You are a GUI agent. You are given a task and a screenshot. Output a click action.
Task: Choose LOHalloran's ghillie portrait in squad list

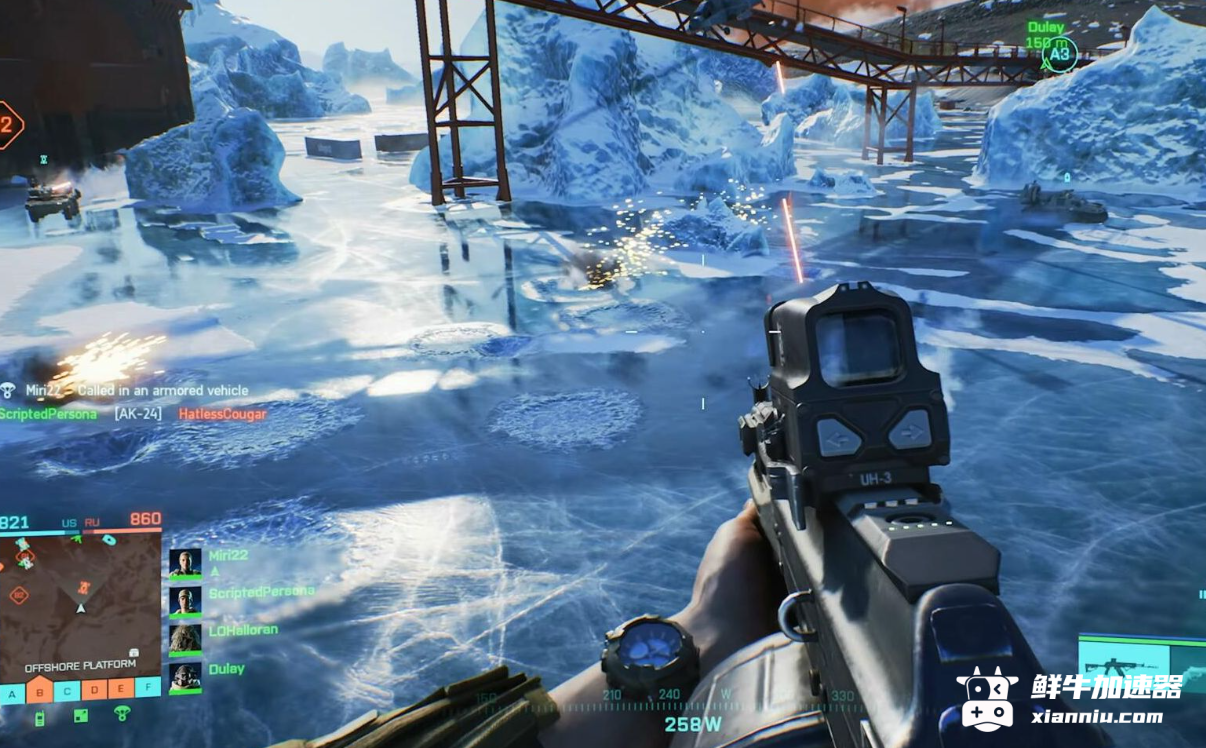185,639
